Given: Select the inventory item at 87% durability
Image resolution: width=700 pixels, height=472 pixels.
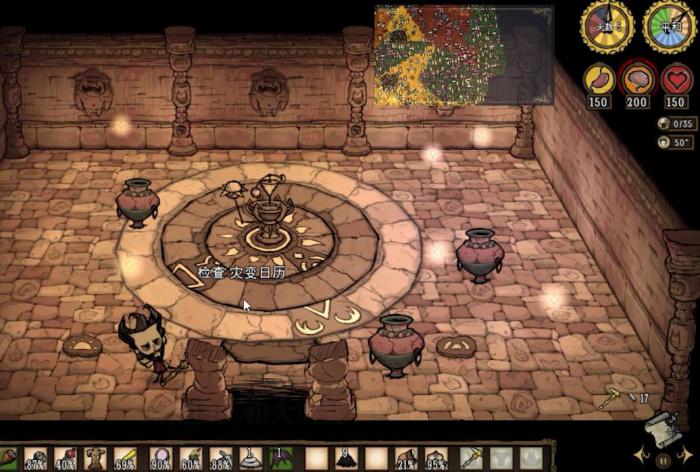Looking at the screenshot, I should pyautogui.click(x=37, y=460).
